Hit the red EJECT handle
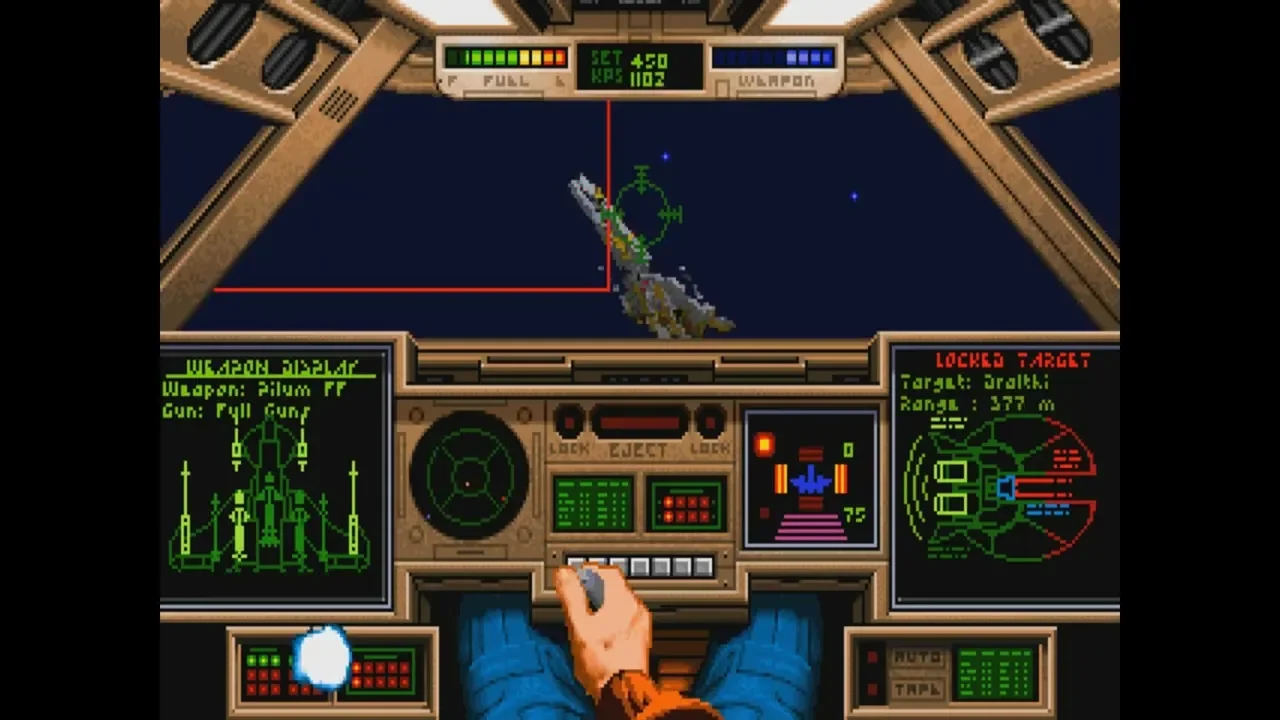Viewport: 1280px width, 720px height. tap(638, 422)
